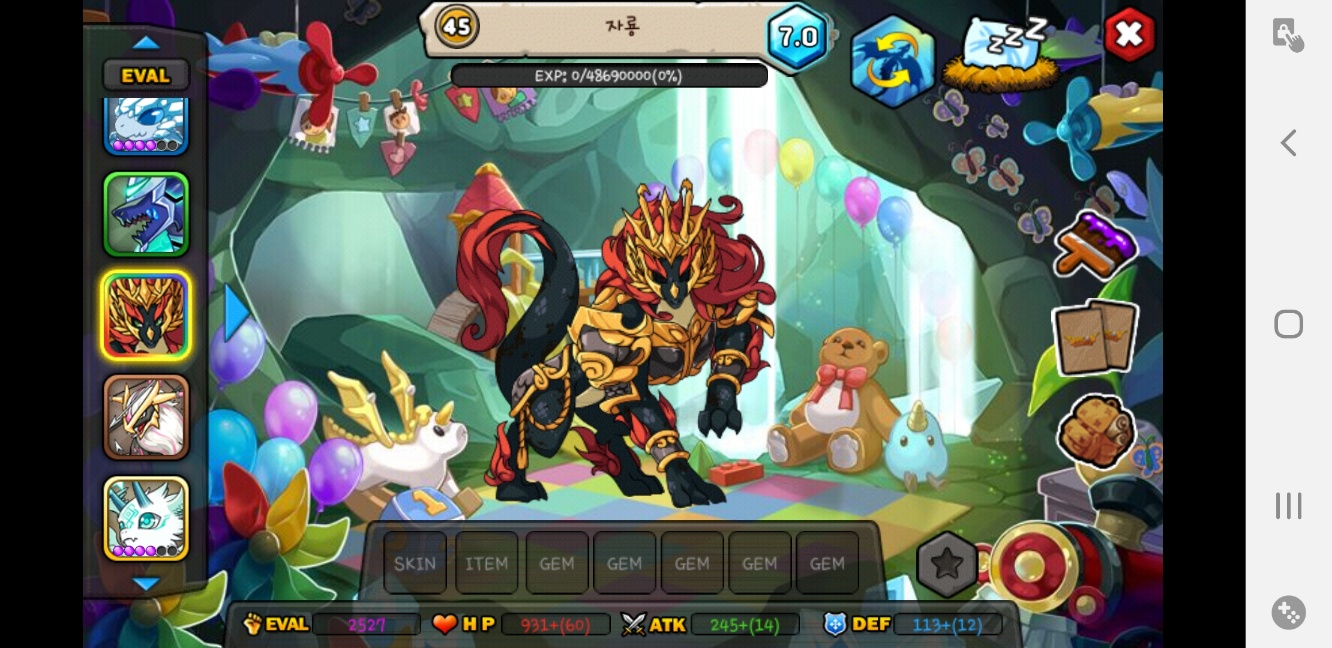The height and width of the screenshot is (648, 1332).
Task: Close the dragon screen with red X
Action: (x=1129, y=35)
